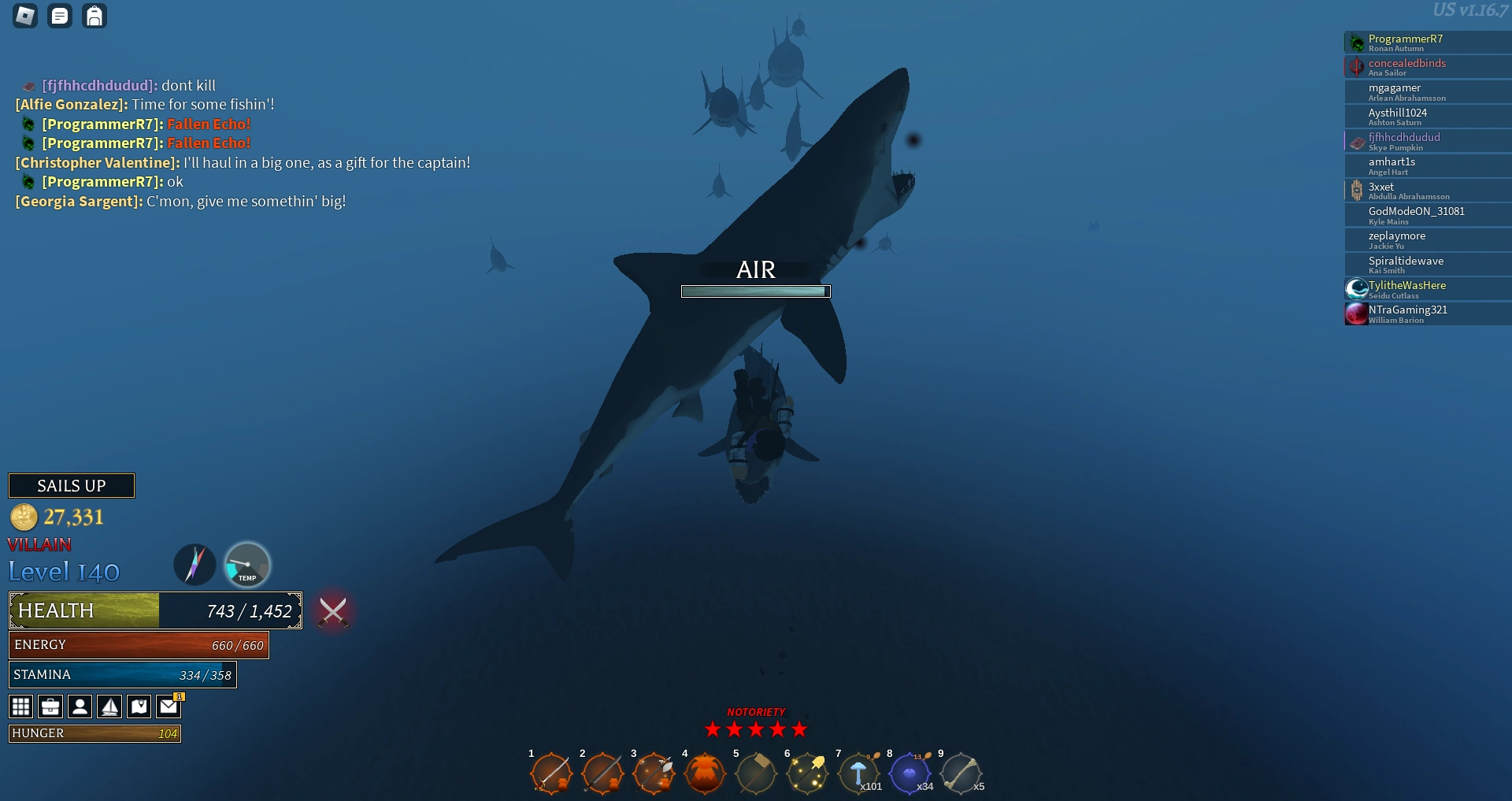Select the character profile icon

[x=80, y=706]
